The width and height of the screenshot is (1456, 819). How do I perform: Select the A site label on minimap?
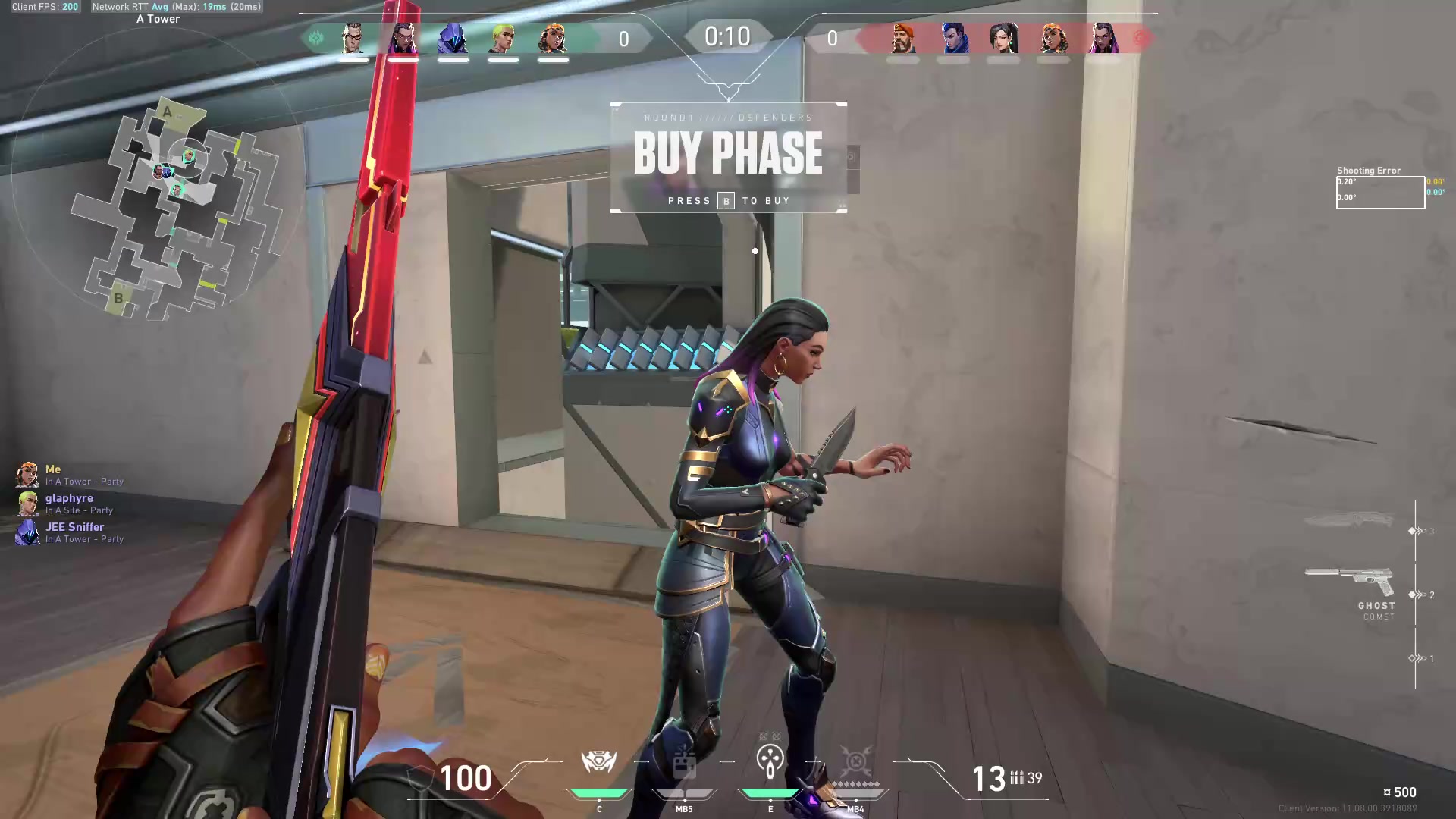click(167, 112)
